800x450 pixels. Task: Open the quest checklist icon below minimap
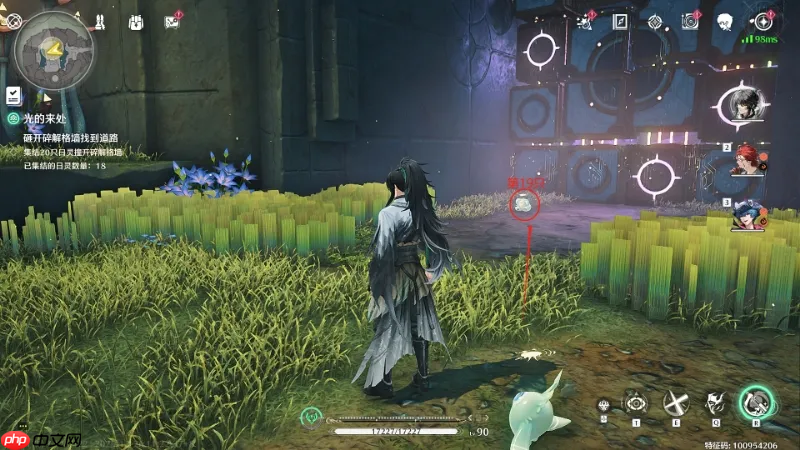tap(14, 95)
